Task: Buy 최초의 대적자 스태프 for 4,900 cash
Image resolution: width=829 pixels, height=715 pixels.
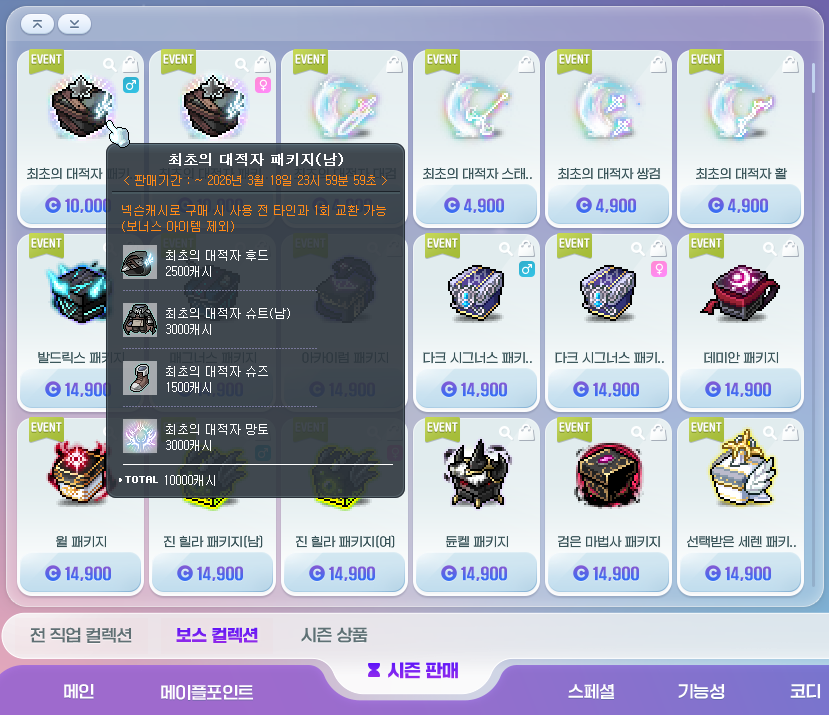Action: 476,205
